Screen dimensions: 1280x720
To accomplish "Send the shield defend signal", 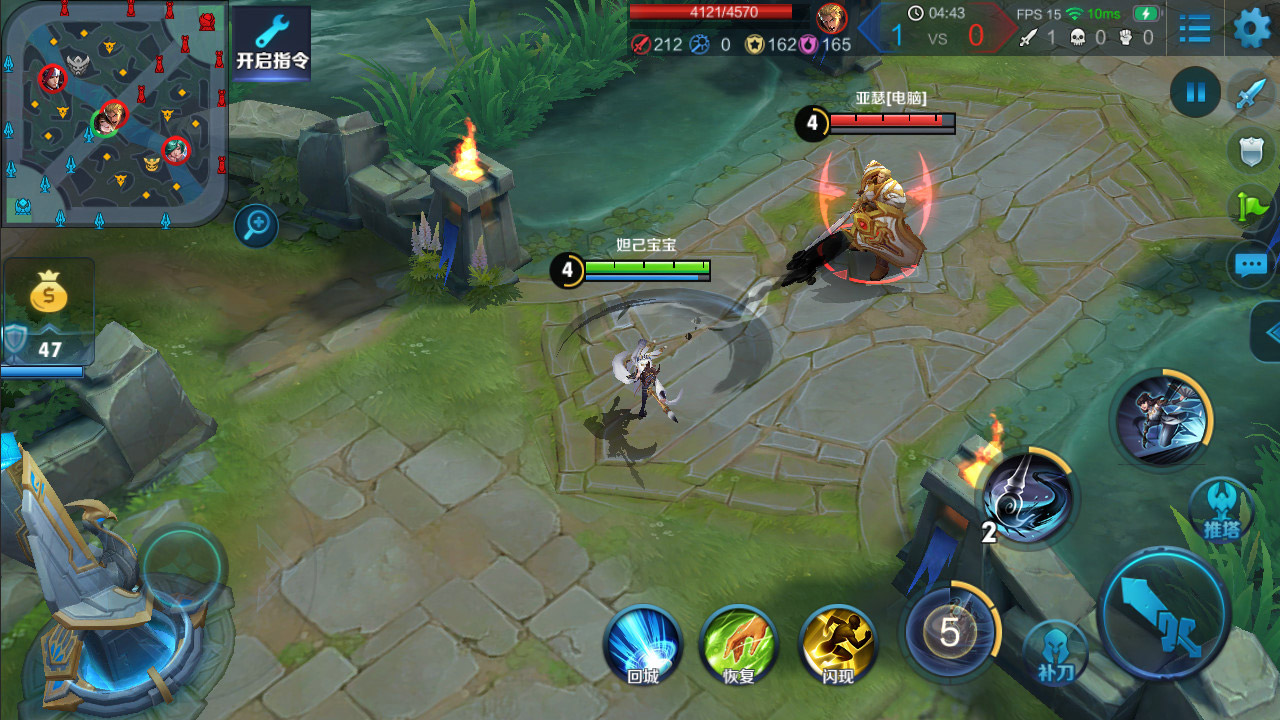I will tap(1251, 152).
